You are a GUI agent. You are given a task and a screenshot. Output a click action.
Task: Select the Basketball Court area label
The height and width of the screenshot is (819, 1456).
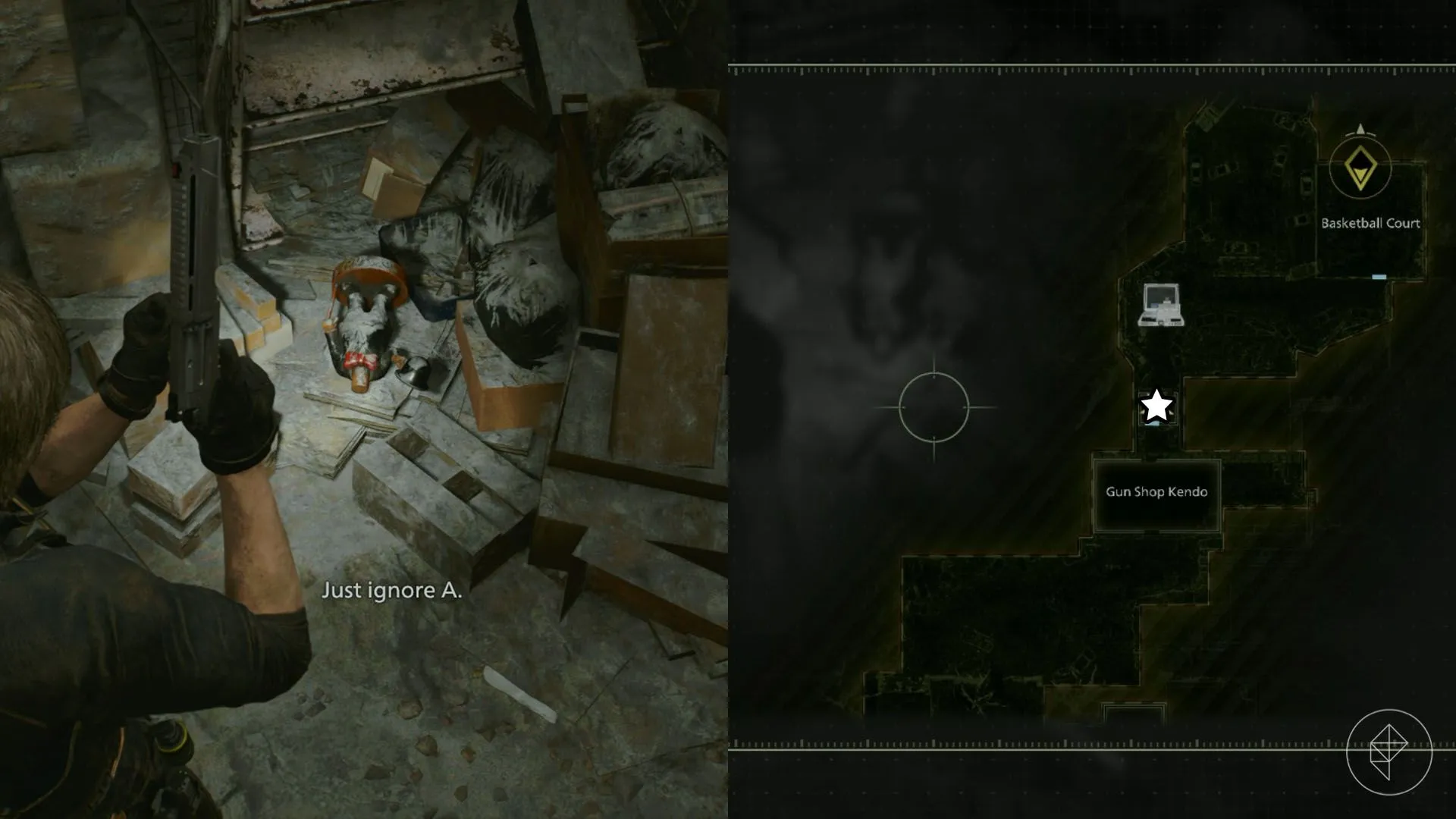[x=1370, y=223]
